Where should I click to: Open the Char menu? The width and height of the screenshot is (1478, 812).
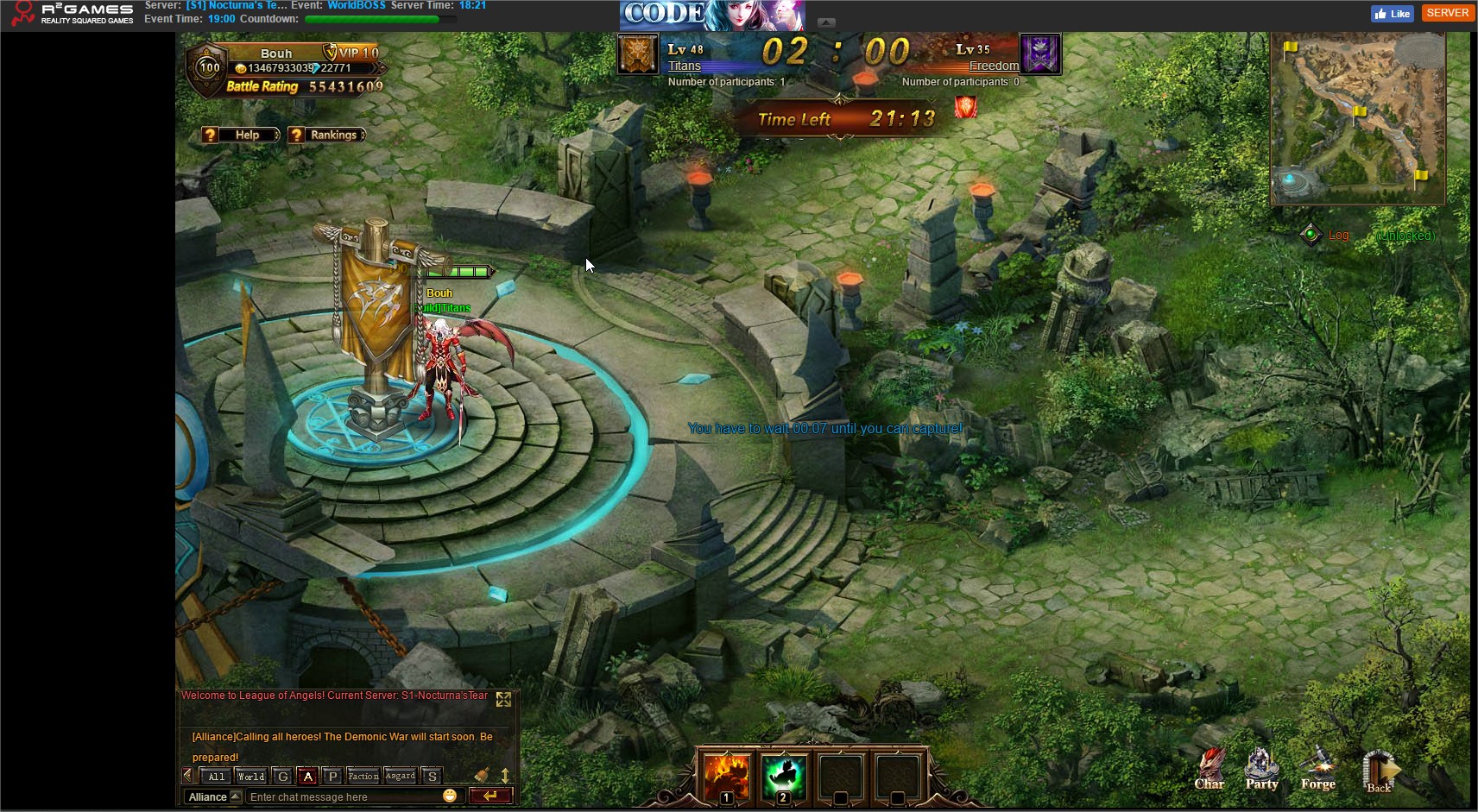[x=1209, y=770]
